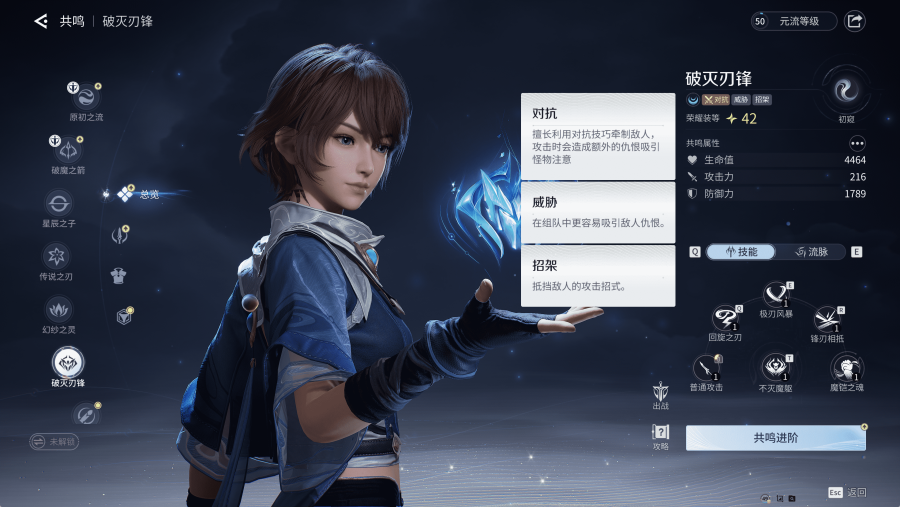Click the 未解锁 locked toggle button
Image resolution: width=900 pixels, height=507 pixels.
[53, 441]
